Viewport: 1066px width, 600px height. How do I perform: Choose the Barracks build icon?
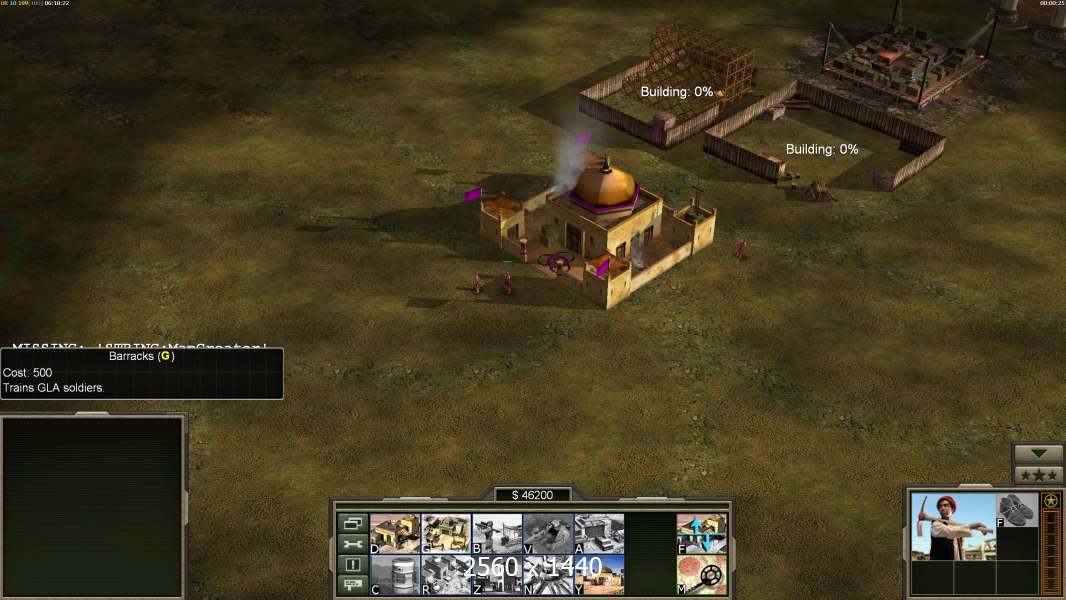[446, 533]
